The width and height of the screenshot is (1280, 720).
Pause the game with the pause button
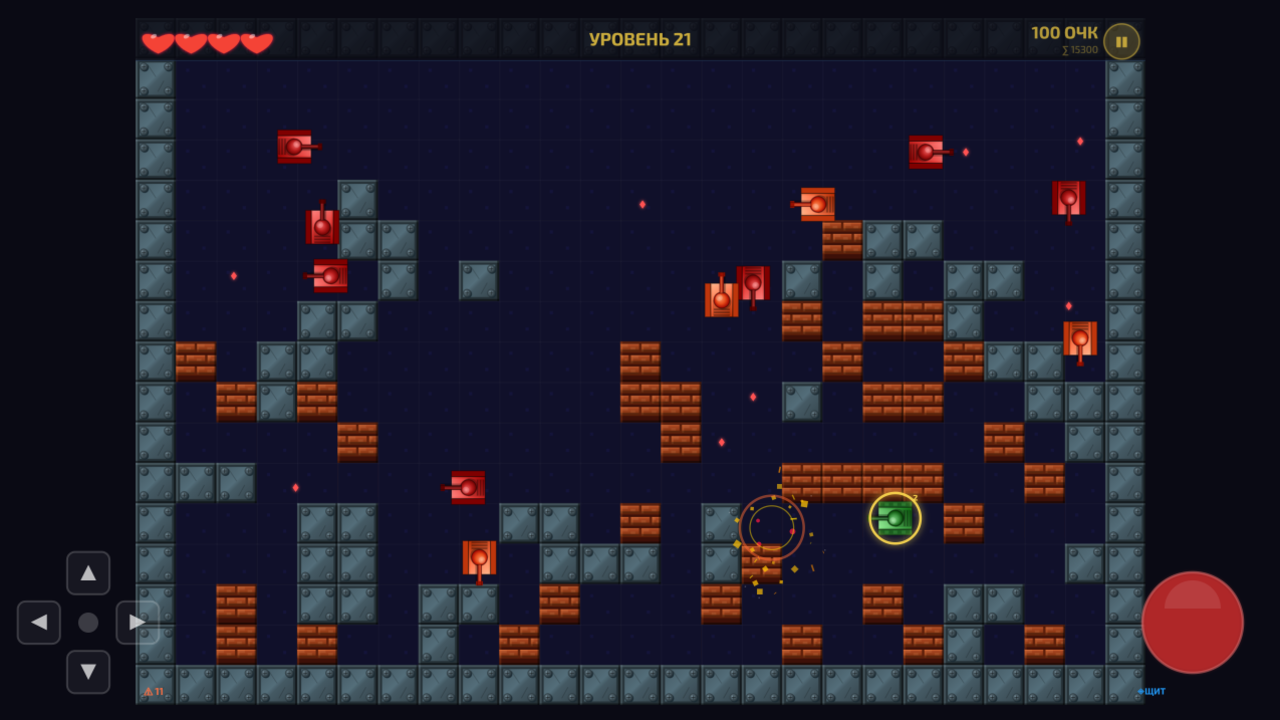tap(1121, 41)
